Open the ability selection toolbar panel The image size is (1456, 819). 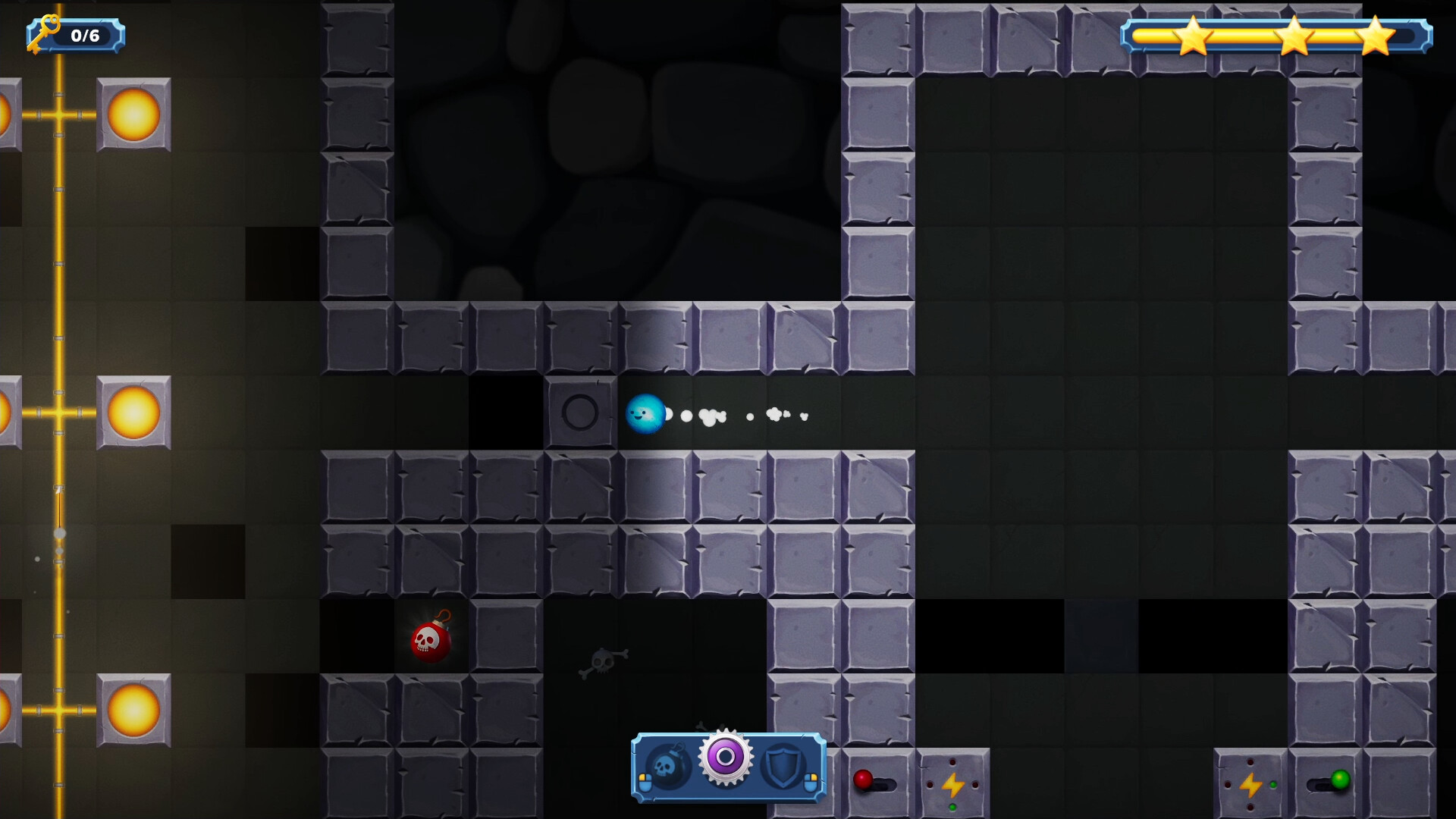728,767
